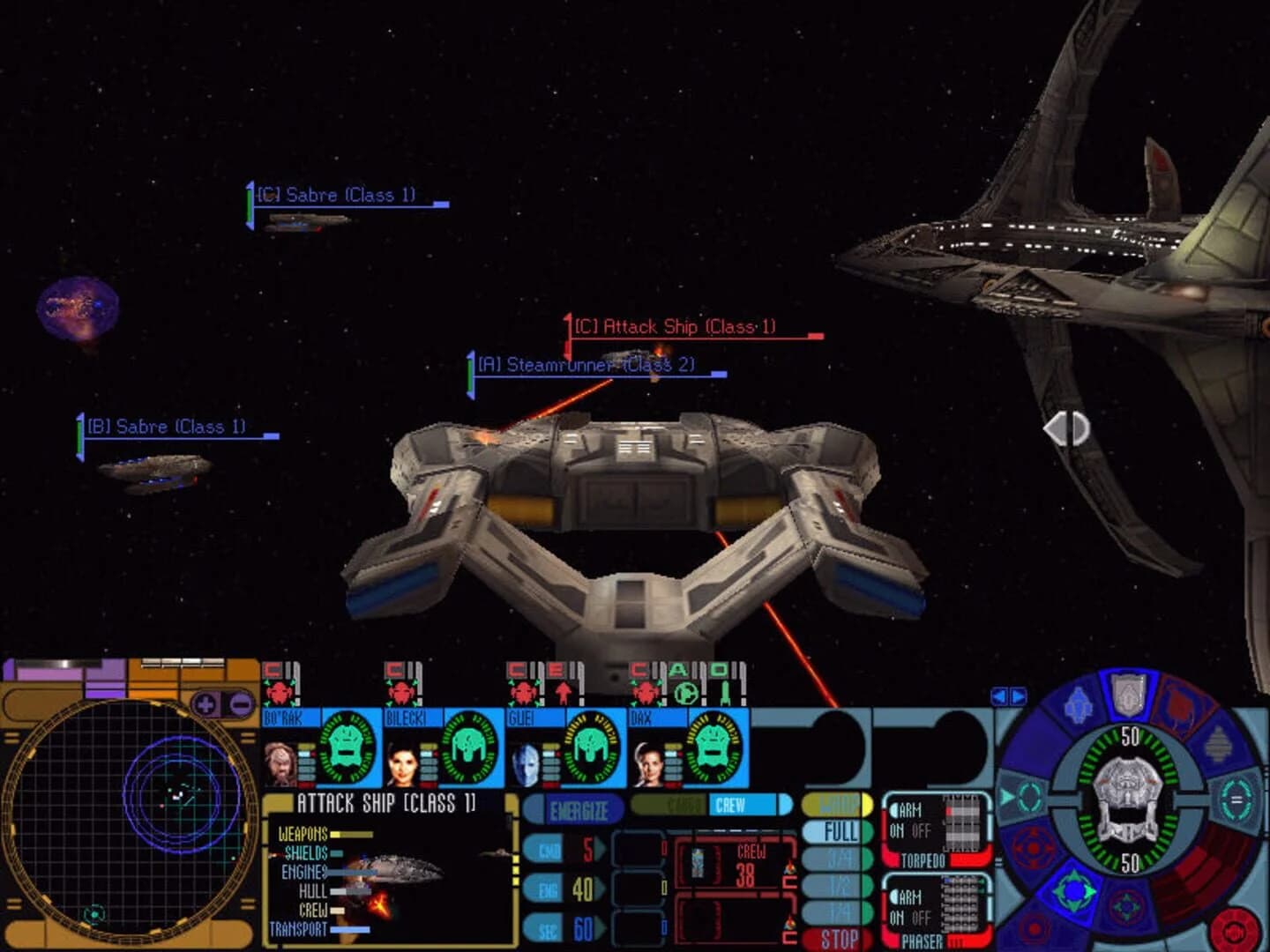Arm the torpedoes with the ON toggle
The image size is (1270, 952).
(898, 829)
